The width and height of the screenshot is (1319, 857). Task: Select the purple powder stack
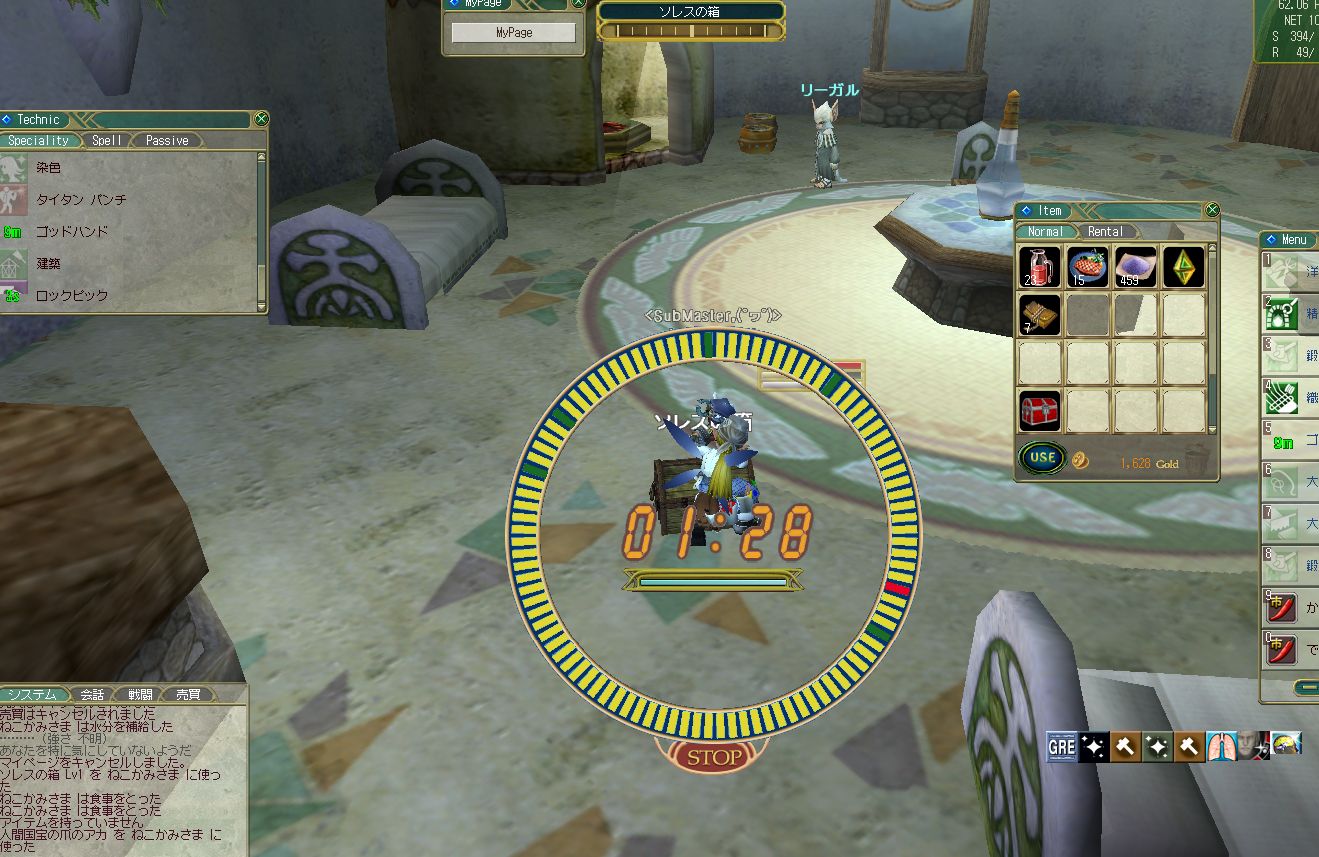pyautogui.click(x=1136, y=267)
